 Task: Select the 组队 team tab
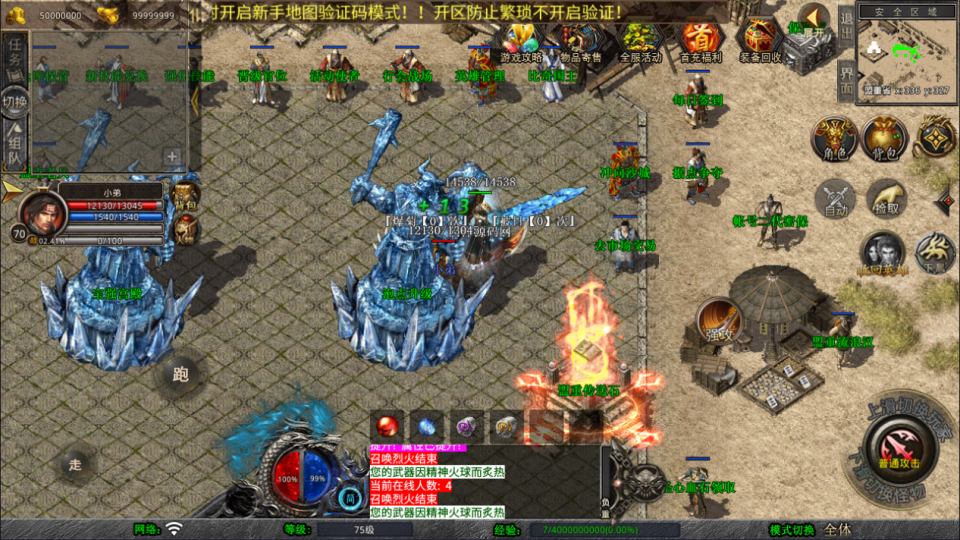click(x=14, y=145)
